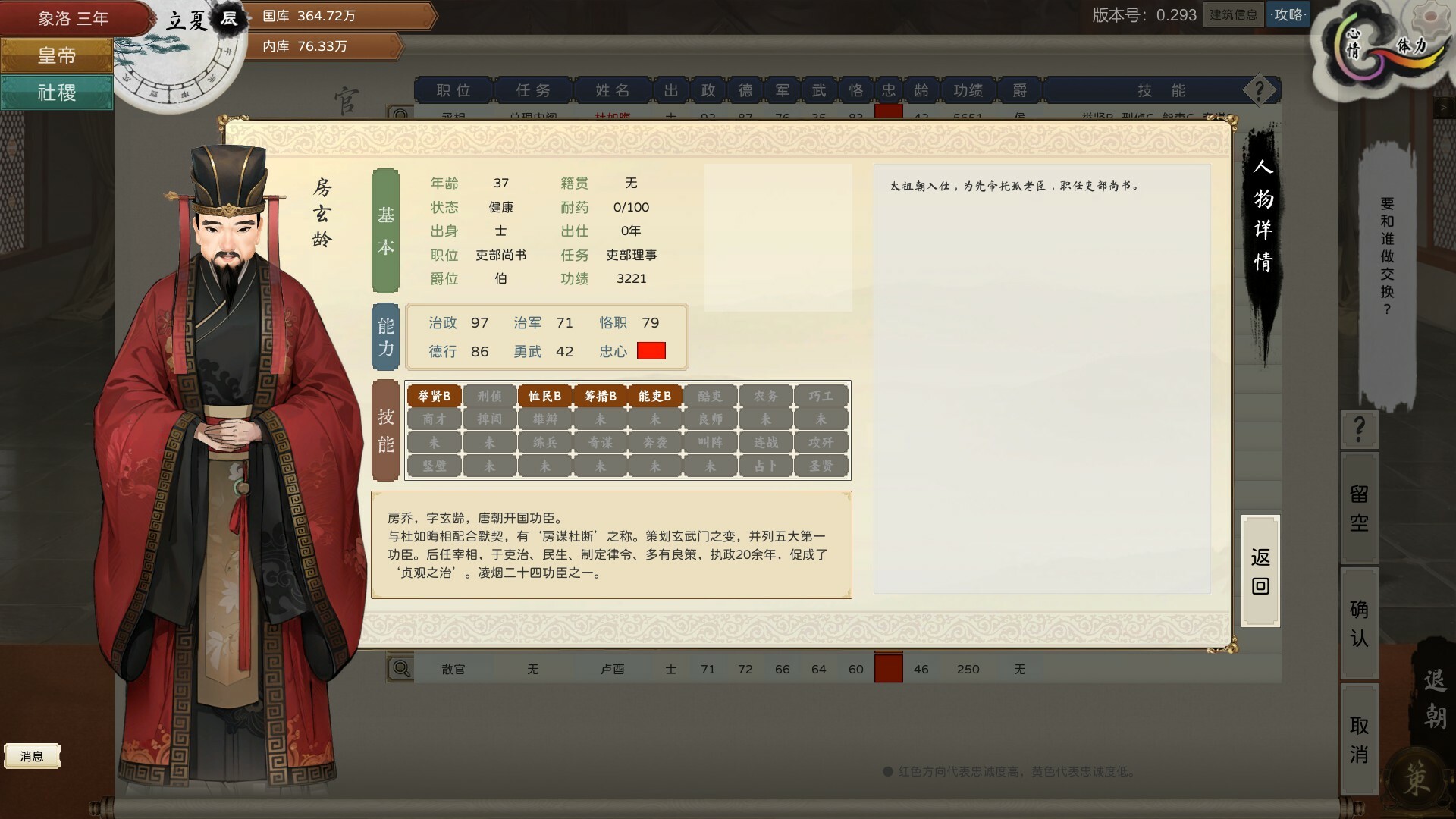Viewport: 1456px width, 819px height.
Task: Open the 消息 message icon at bottom left
Action: (33, 755)
